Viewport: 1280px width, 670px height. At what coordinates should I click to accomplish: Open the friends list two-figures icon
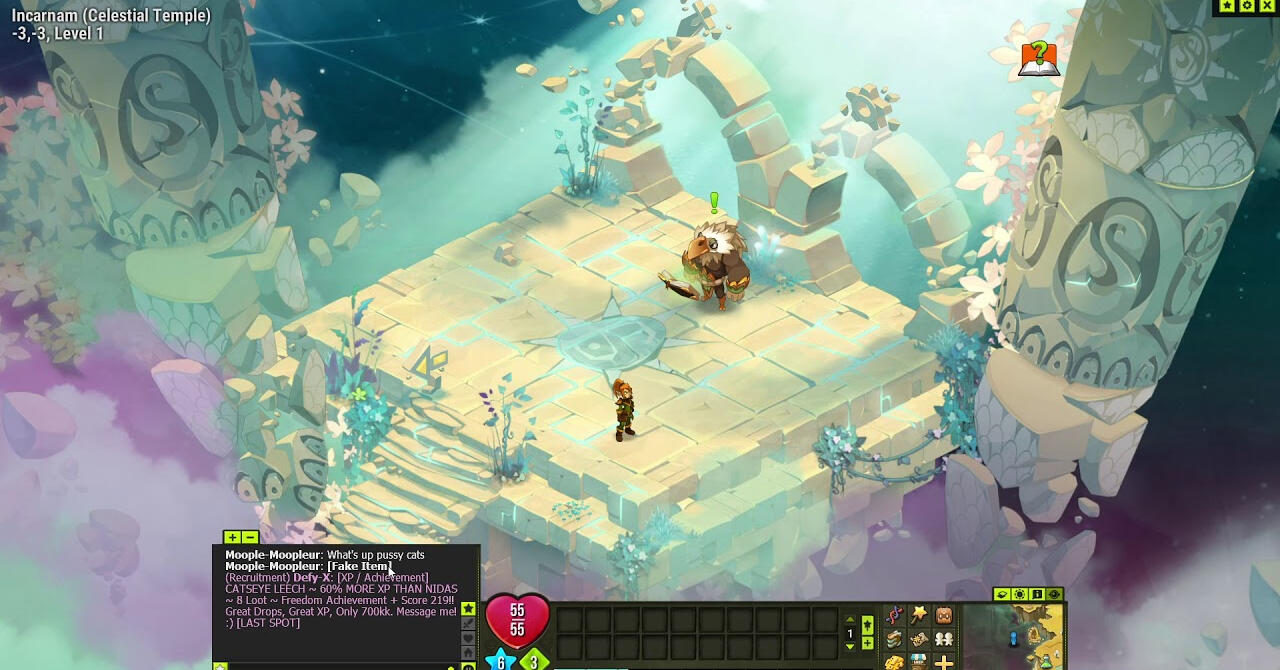click(x=943, y=639)
